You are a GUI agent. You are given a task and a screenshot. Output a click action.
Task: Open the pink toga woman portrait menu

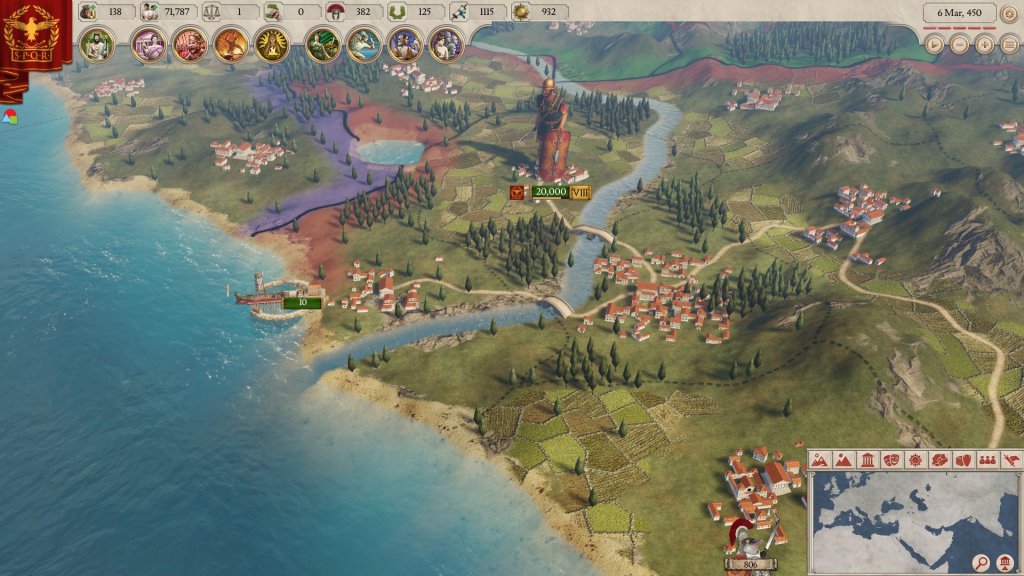coord(148,45)
